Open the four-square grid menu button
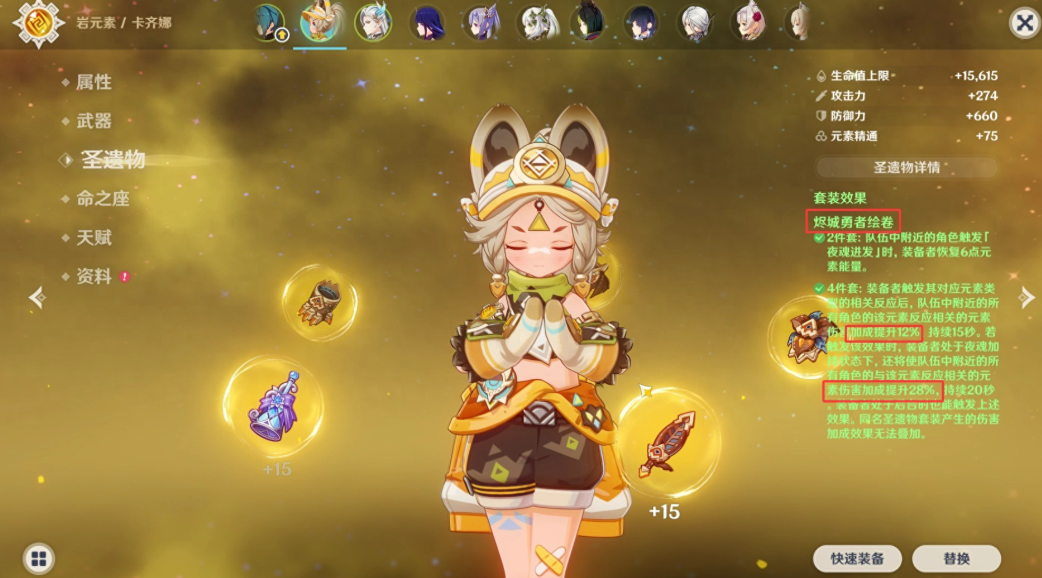 click(39, 558)
